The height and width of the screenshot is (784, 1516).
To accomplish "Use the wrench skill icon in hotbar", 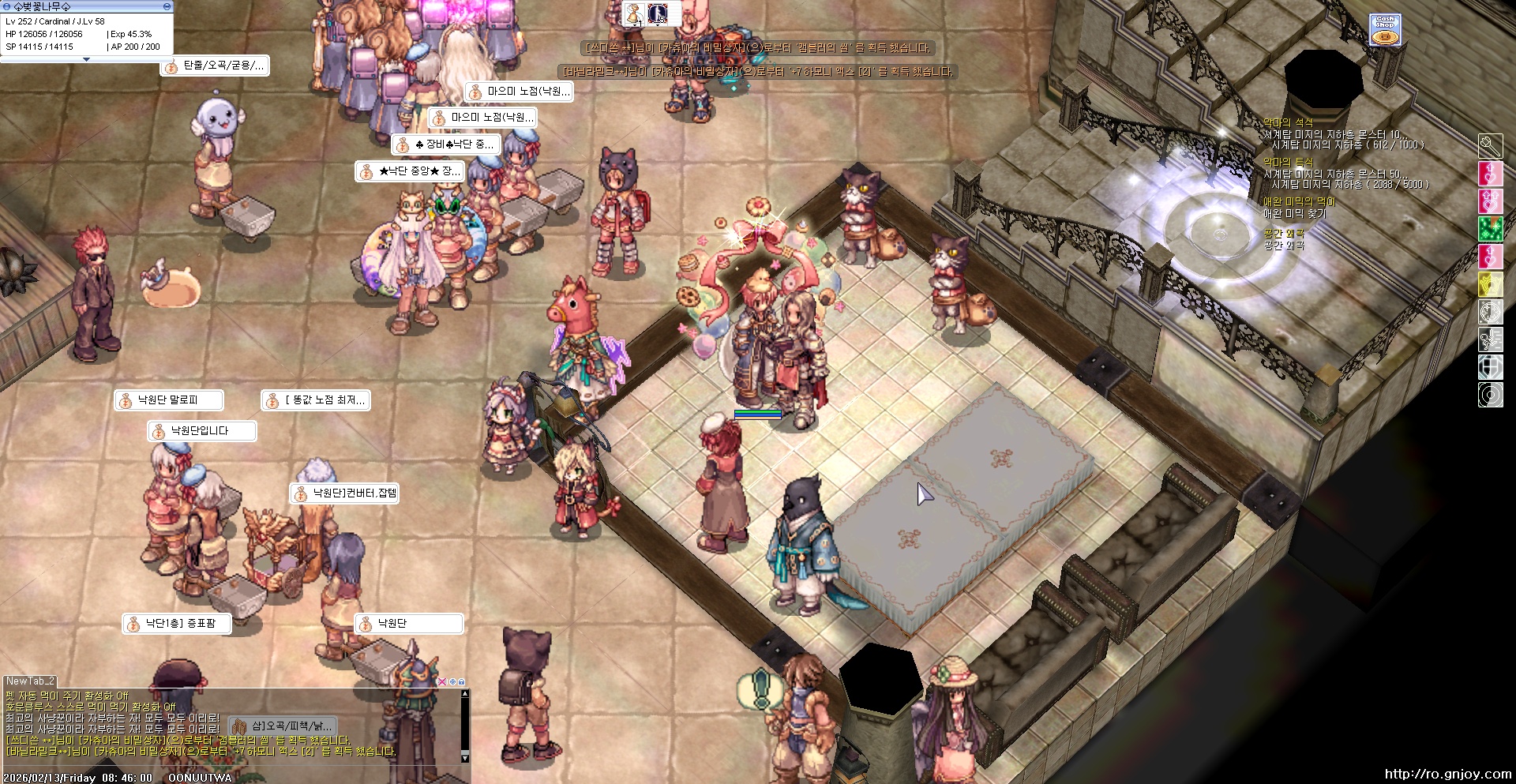I will click(x=1490, y=146).
